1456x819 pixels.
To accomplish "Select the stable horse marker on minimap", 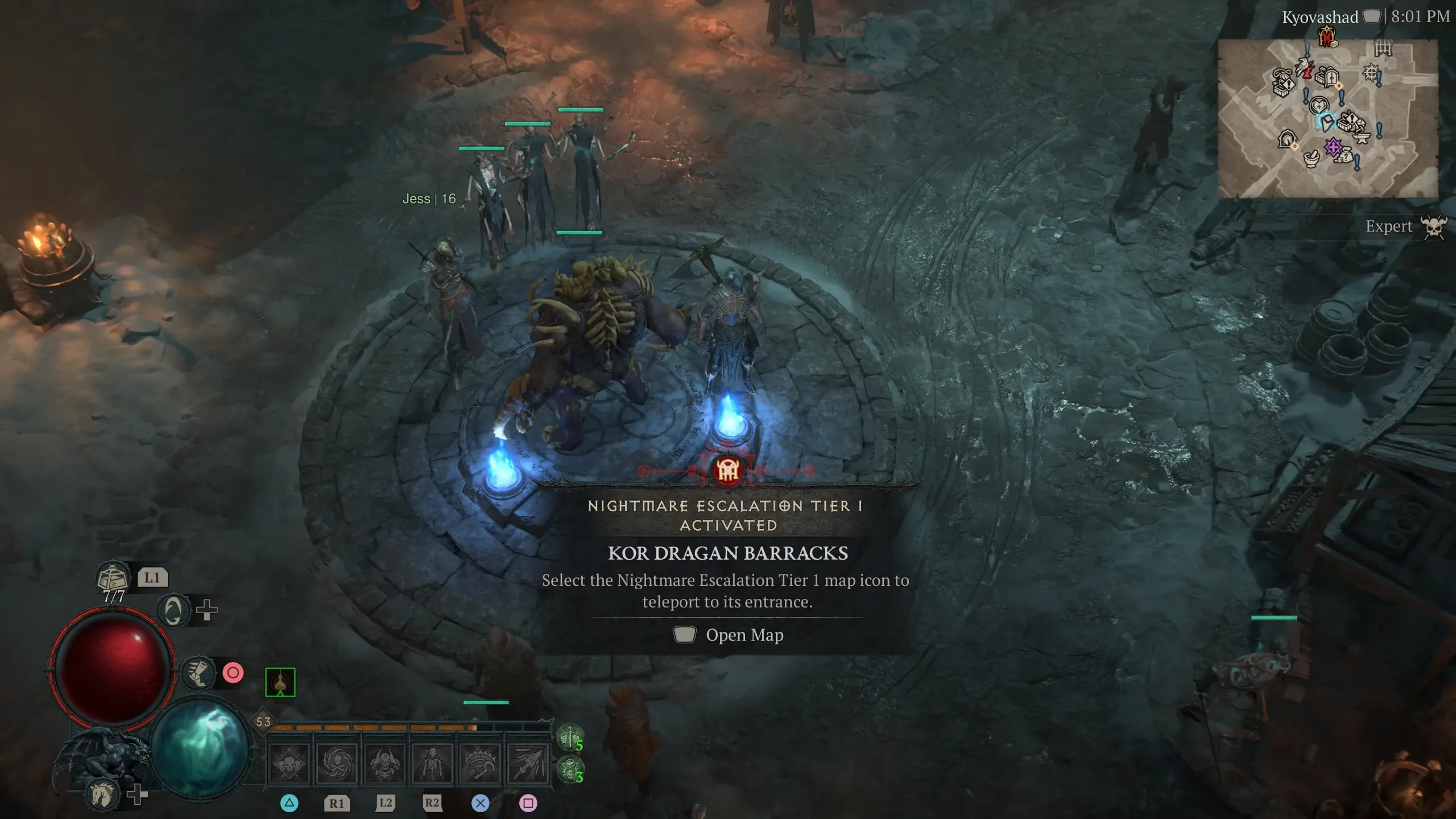I will (x=1287, y=138).
